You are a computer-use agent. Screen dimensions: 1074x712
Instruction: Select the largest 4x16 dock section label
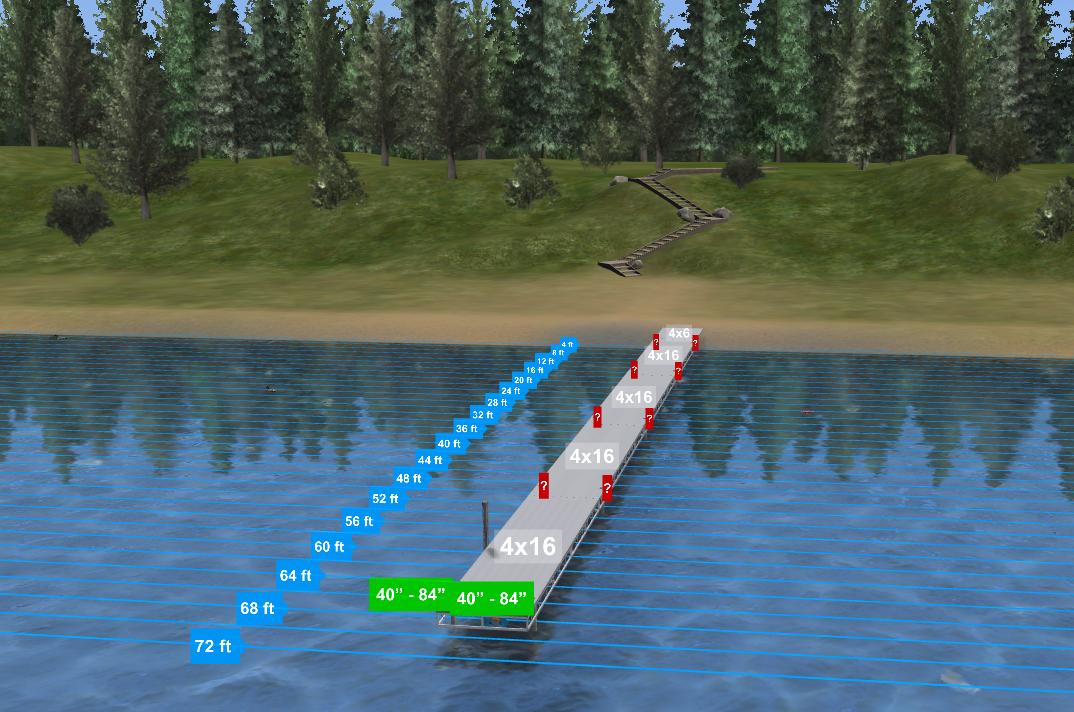[527, 546]
